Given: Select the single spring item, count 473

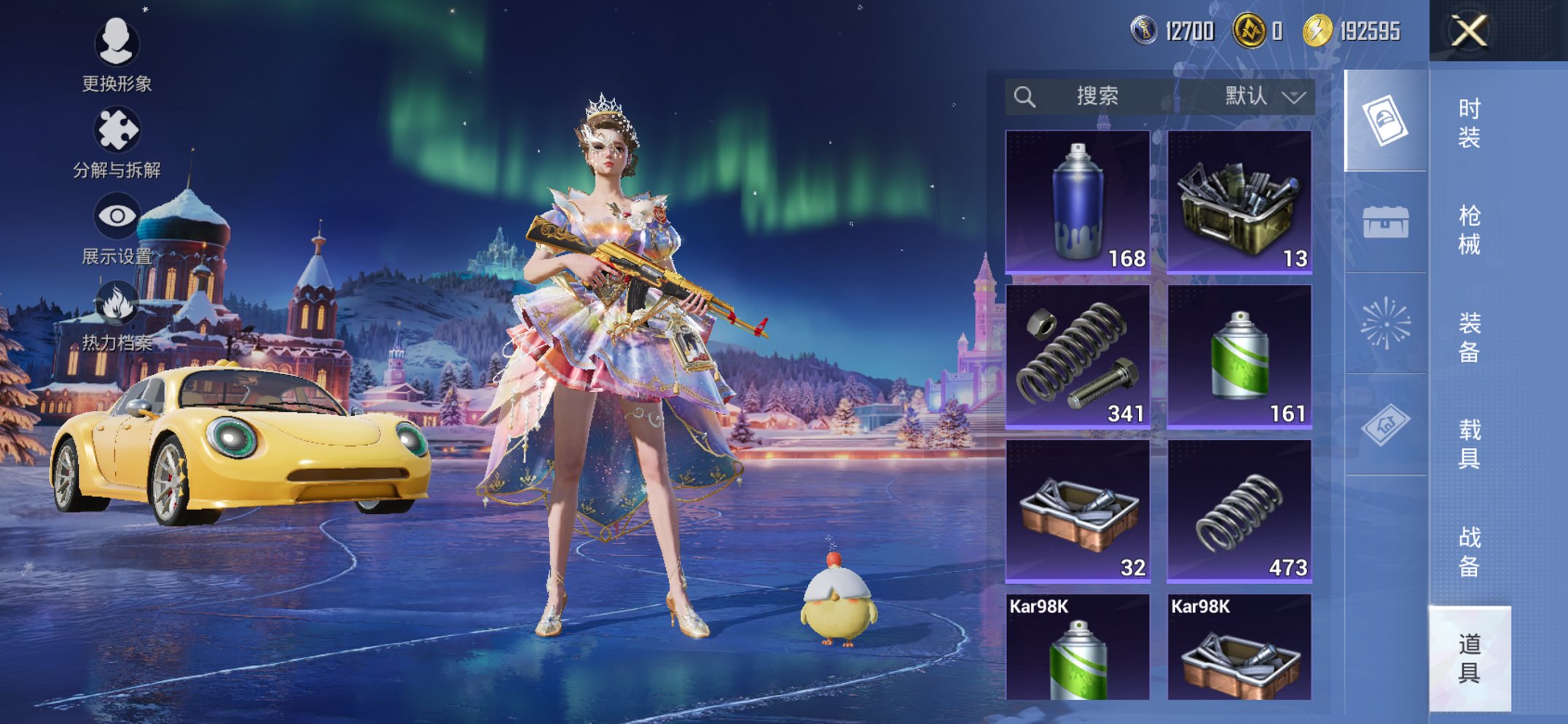Looking at the screenshot, I should (x=1239, y=511).
